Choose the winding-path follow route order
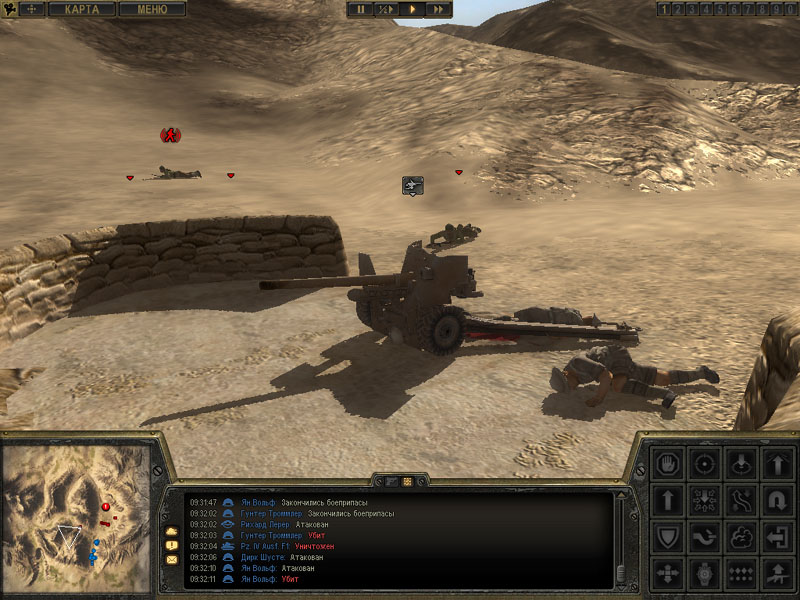Viewport: 800px width, 600px height. [741, 500]
